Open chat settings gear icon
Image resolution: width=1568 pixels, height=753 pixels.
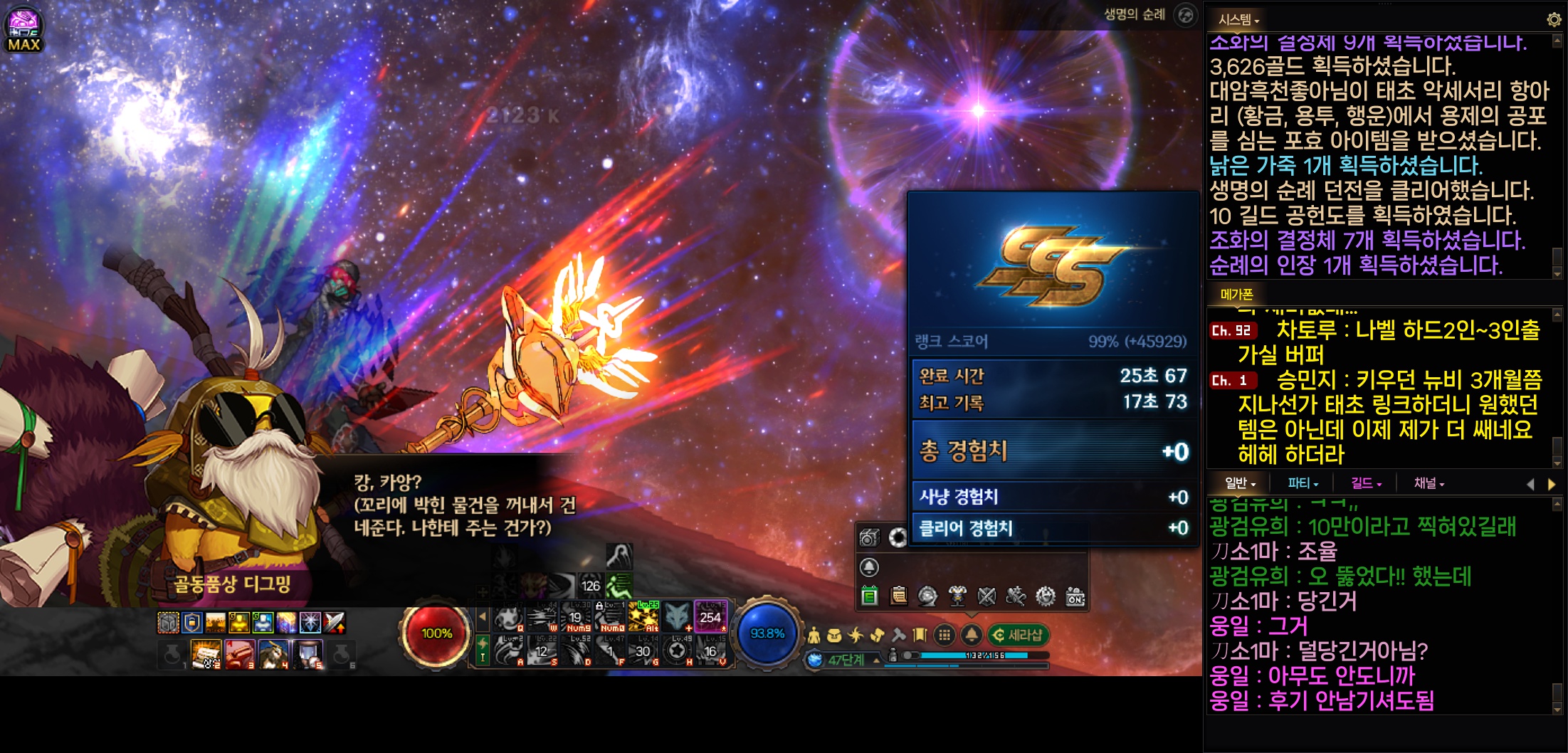[1554, 20]
